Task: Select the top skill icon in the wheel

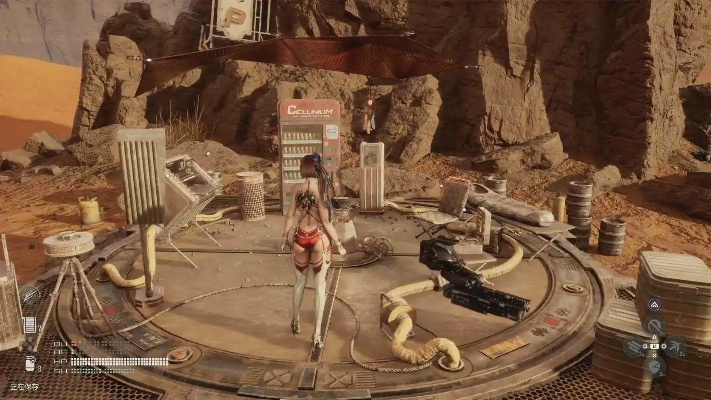Action: coord(654,327)
